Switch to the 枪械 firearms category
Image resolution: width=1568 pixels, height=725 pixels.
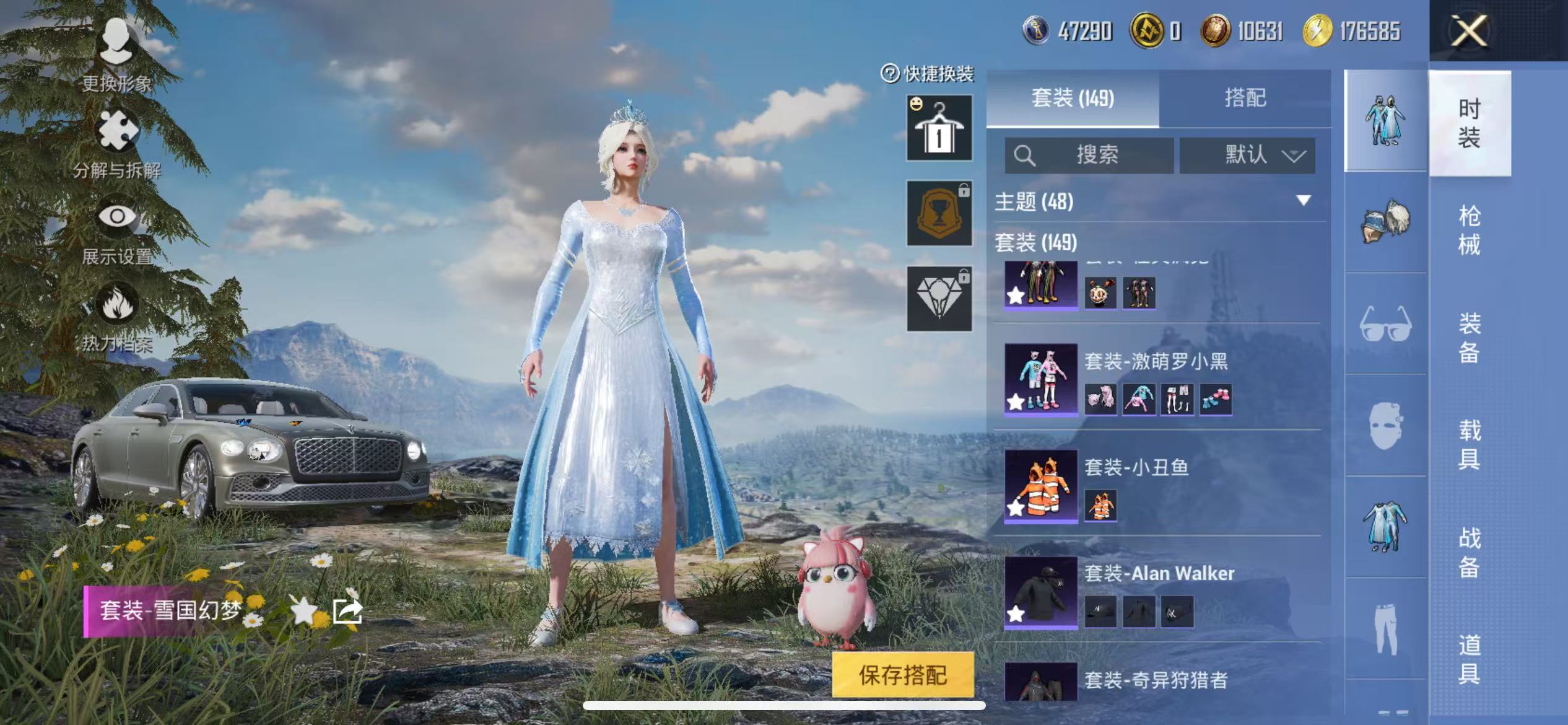pos(1469,231)
